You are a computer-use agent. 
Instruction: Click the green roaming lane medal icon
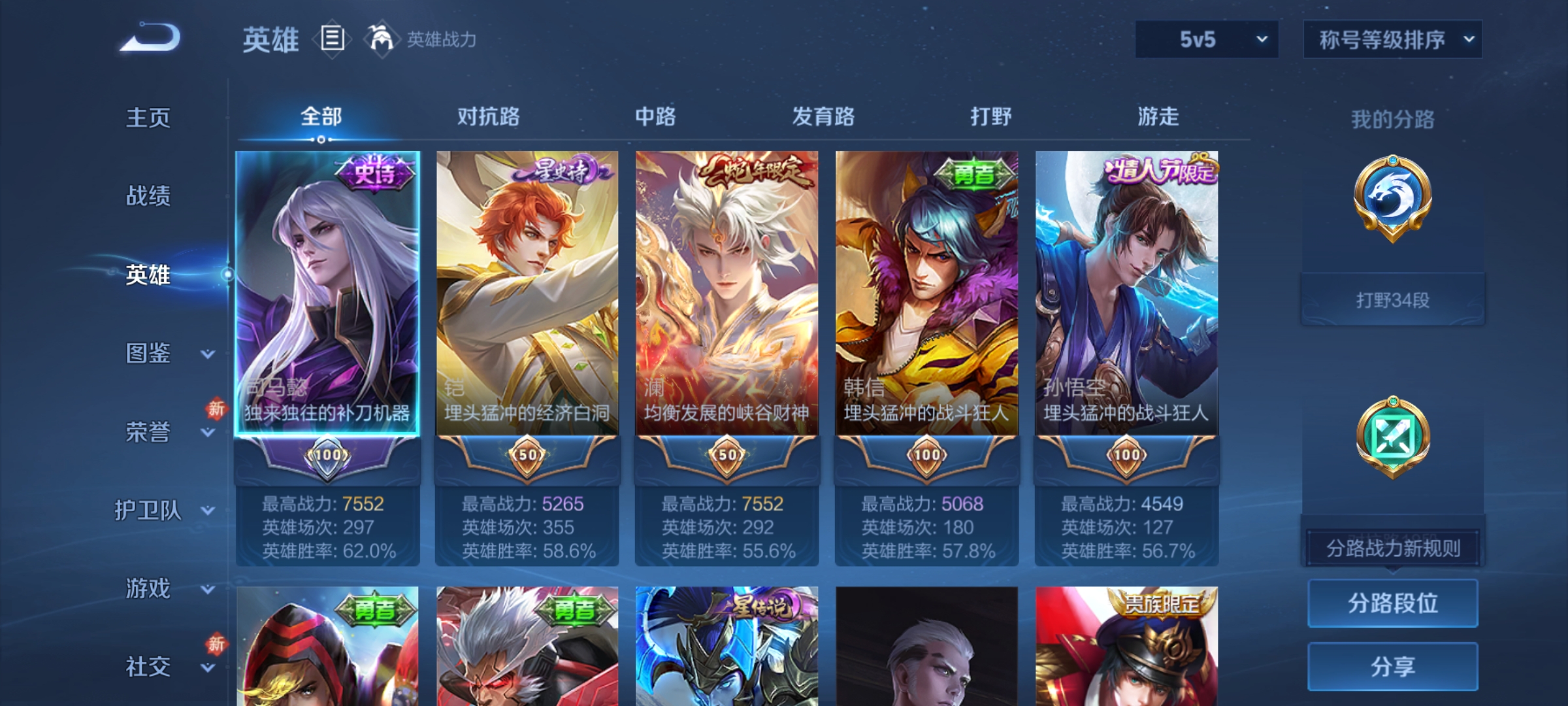point(1394,437)
